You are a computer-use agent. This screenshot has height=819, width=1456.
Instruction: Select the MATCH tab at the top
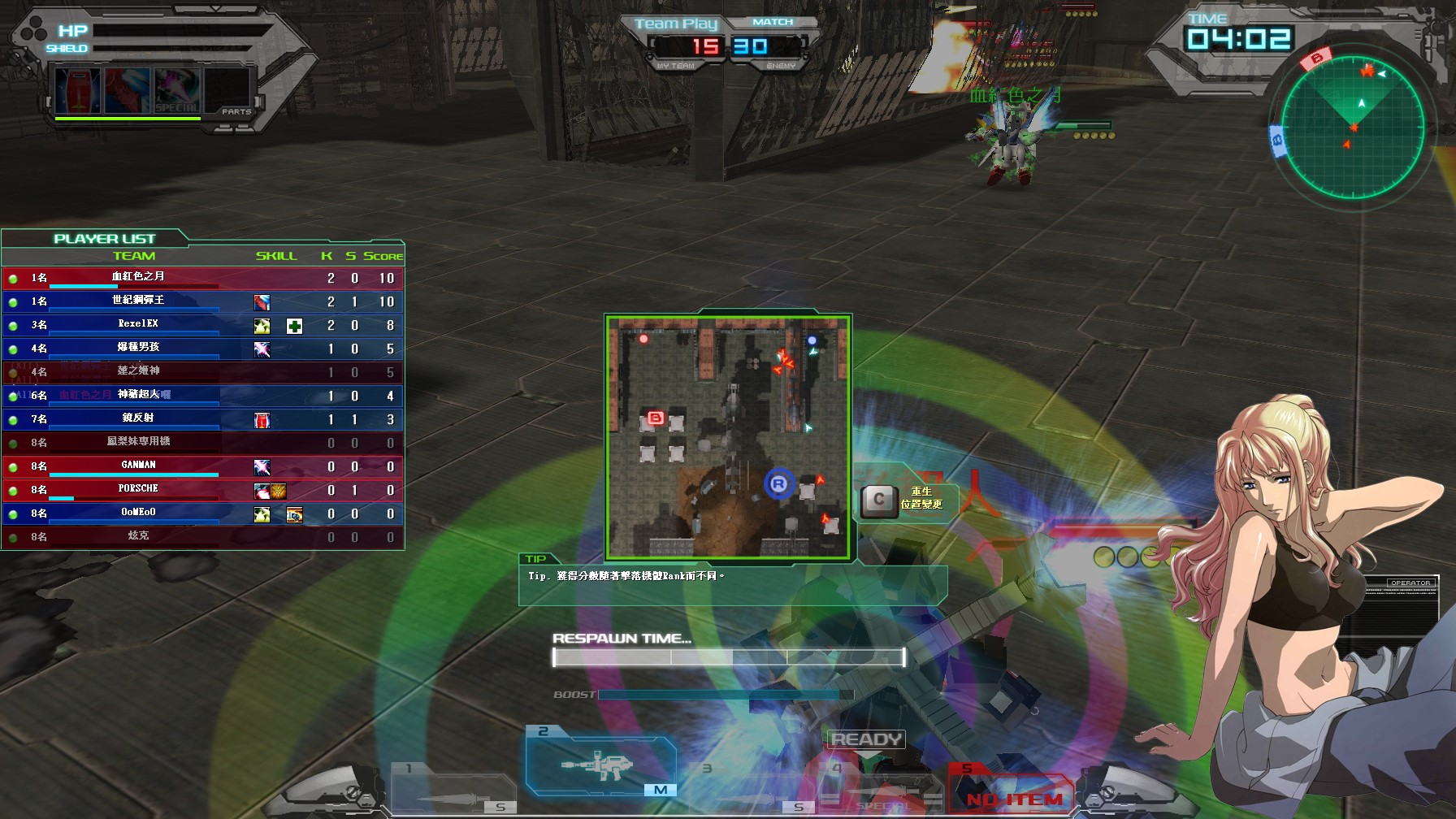(x=773, y=21)
